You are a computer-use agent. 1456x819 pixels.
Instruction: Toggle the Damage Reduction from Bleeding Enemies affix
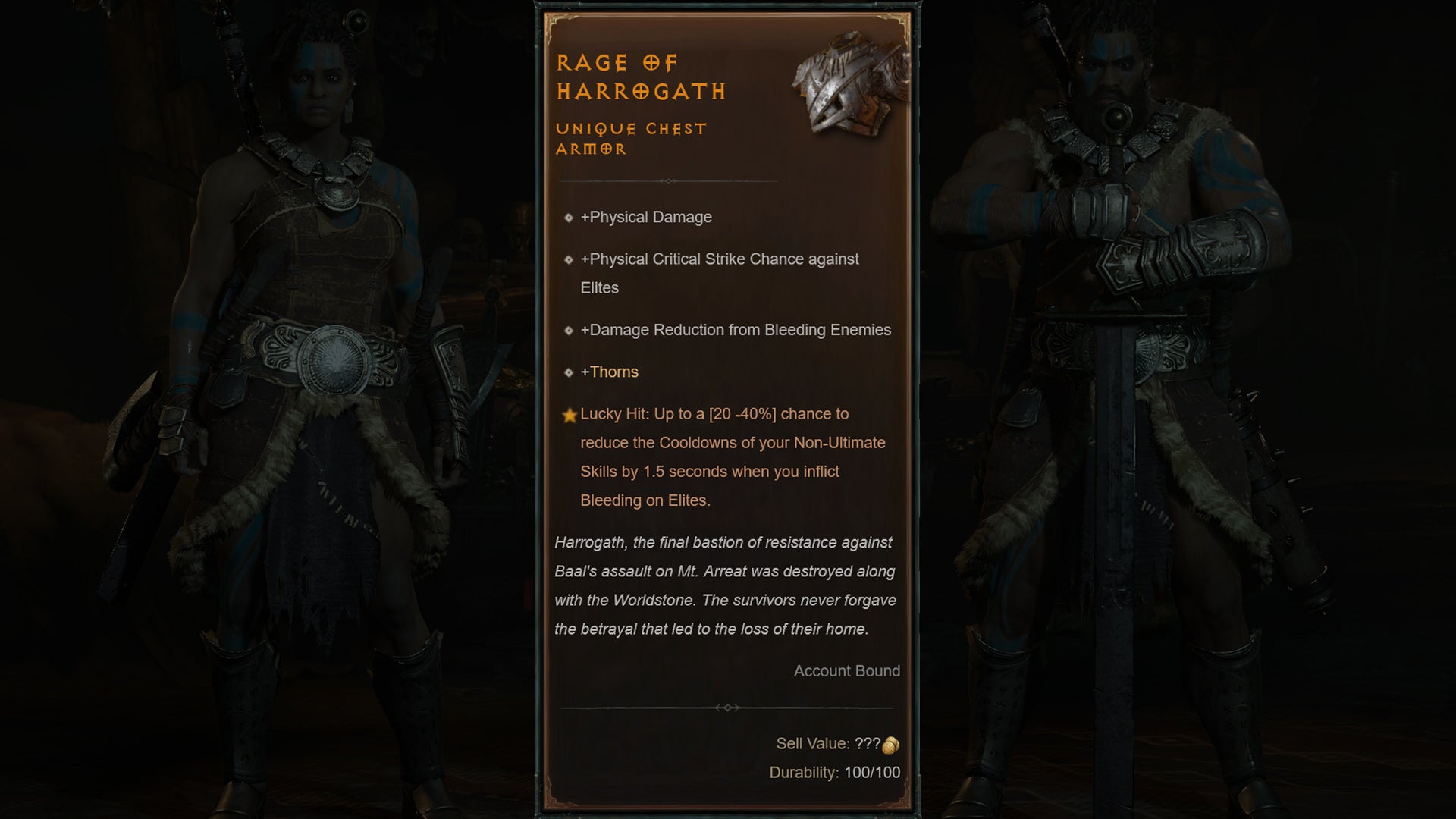[736, 331]
